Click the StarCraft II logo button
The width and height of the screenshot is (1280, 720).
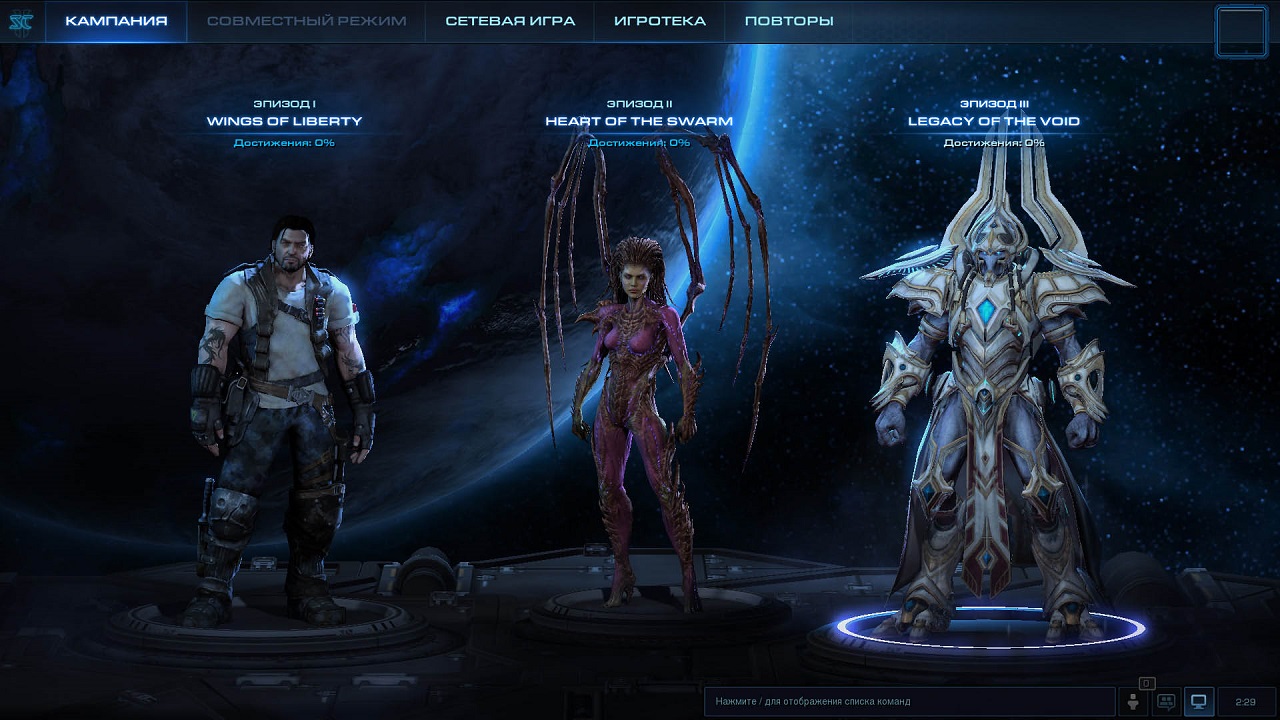pos(21,21)
